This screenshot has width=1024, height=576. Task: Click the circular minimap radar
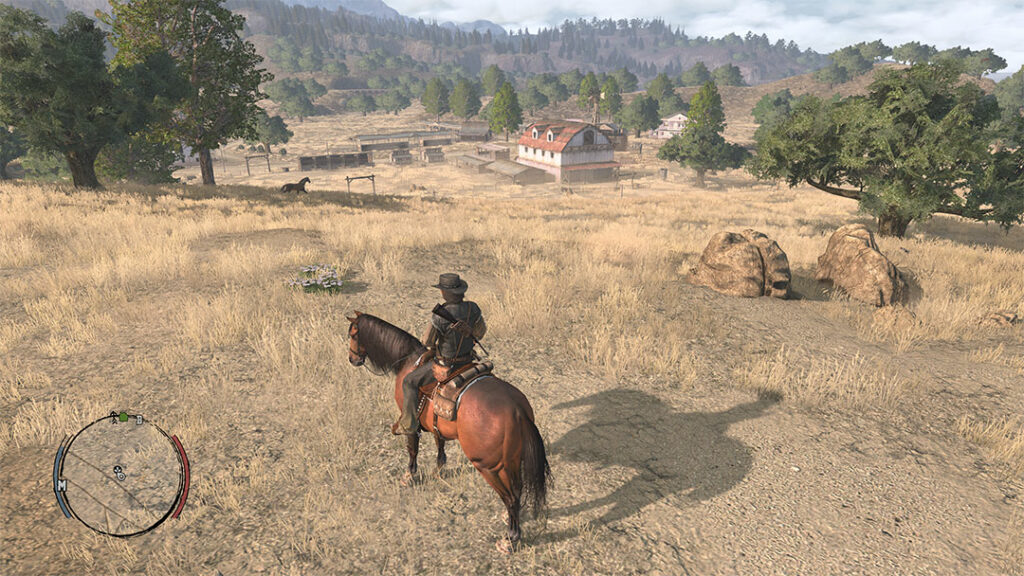coord(120,474)
